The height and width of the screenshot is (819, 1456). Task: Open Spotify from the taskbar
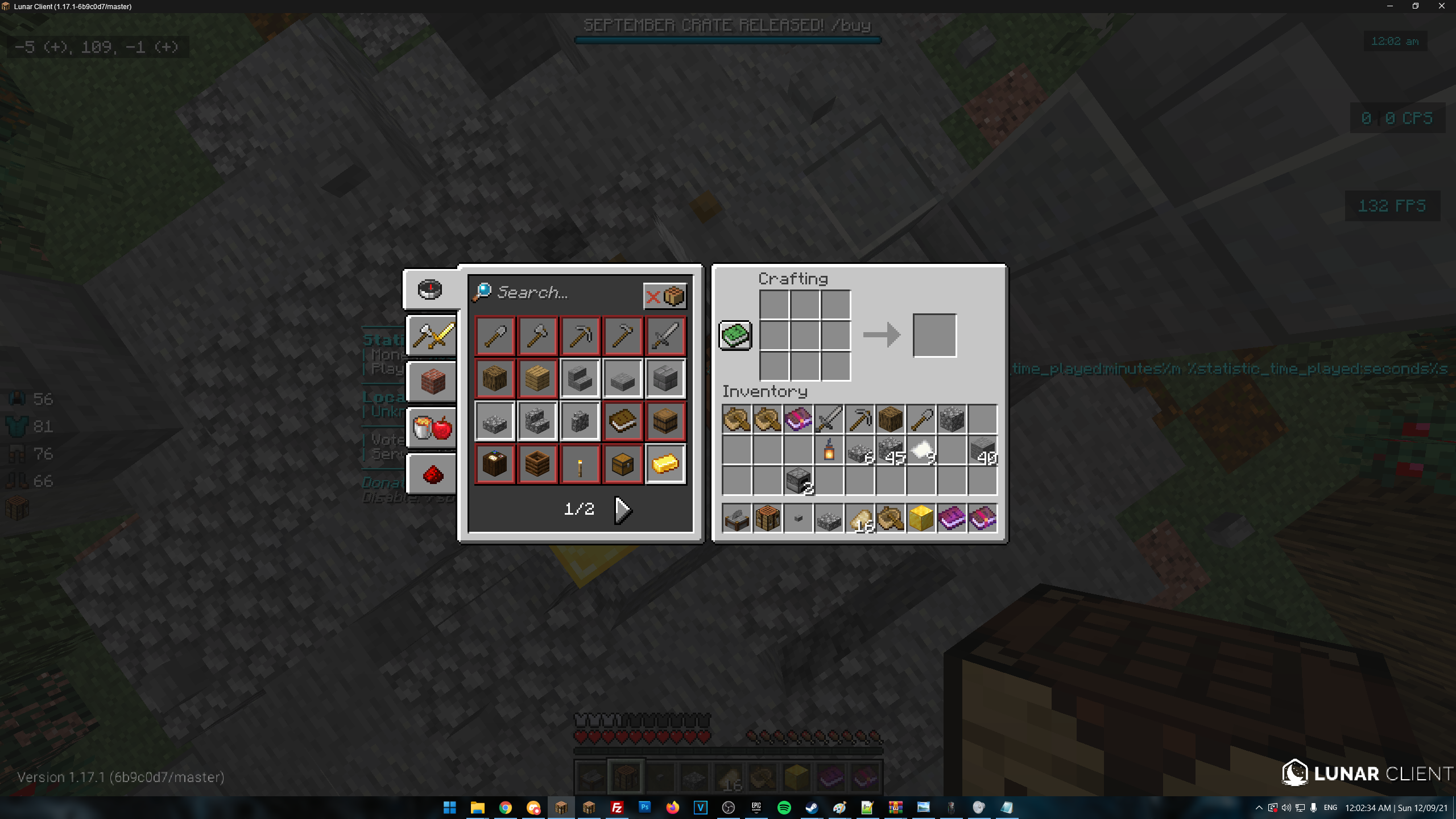pos(784,807)
